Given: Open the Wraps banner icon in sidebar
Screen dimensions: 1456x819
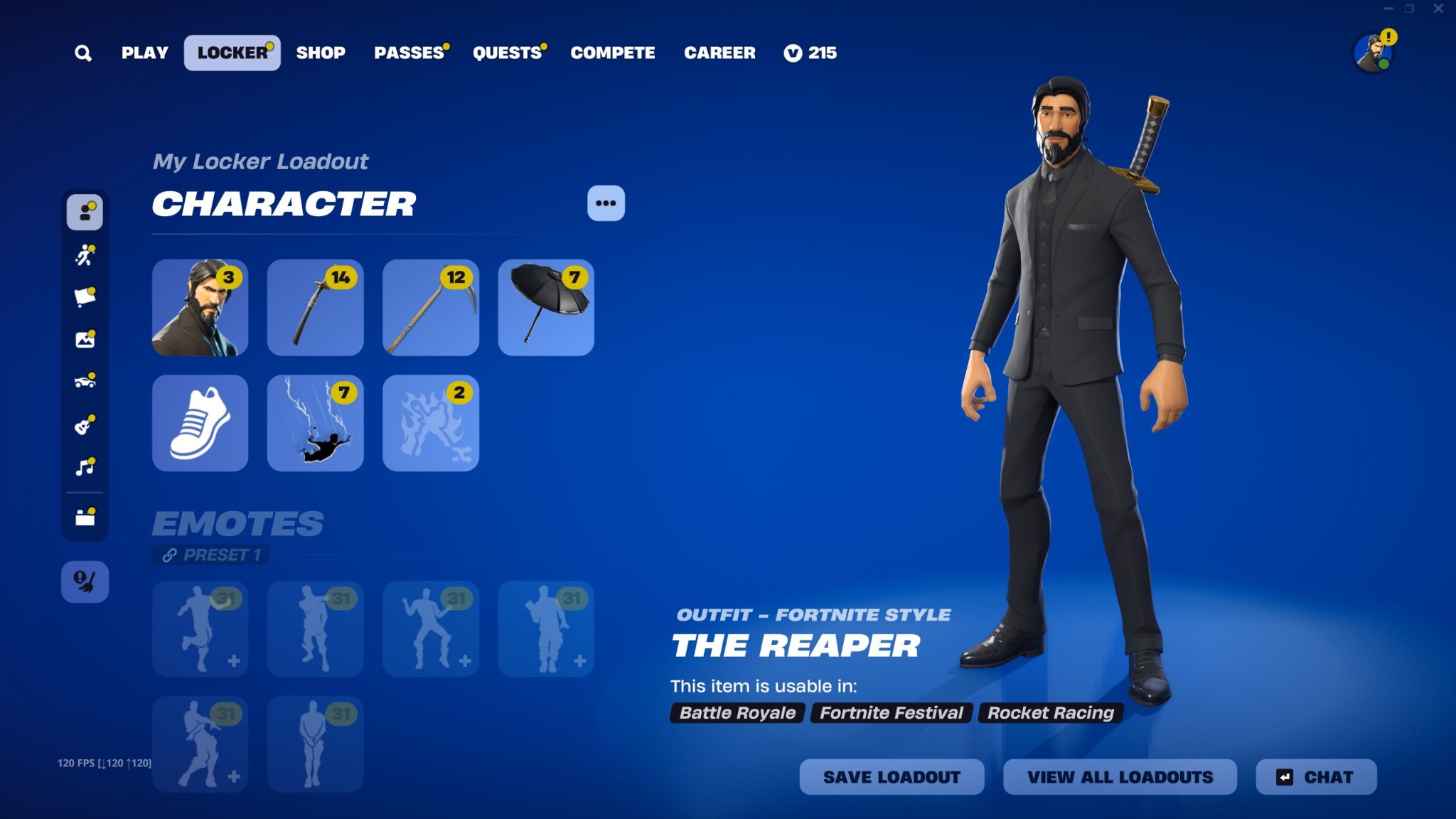Looking at the screenshot, I should (x=85, y=297).
